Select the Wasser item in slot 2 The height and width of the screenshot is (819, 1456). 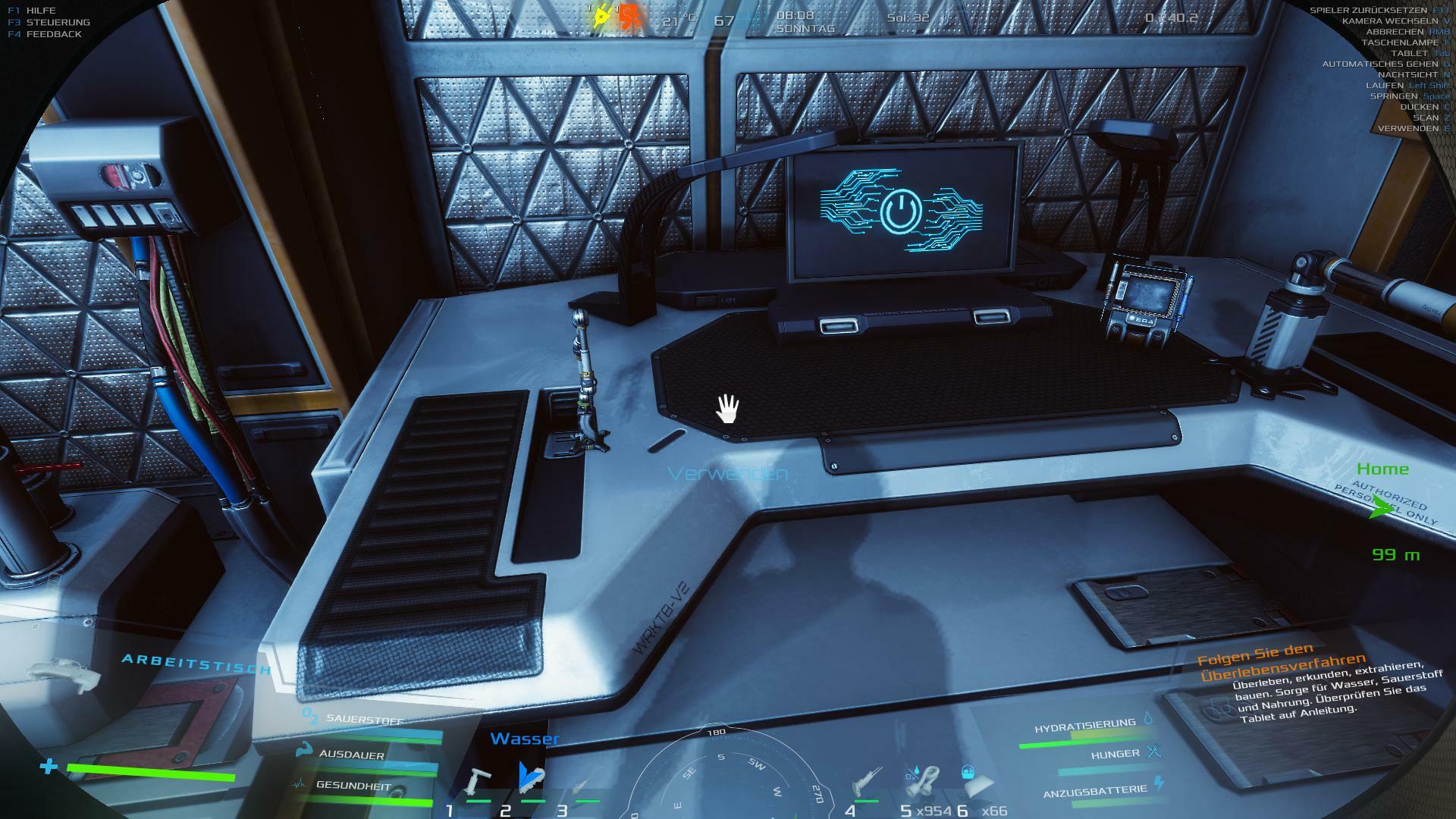pyautogui.click(x=532, y=777)
